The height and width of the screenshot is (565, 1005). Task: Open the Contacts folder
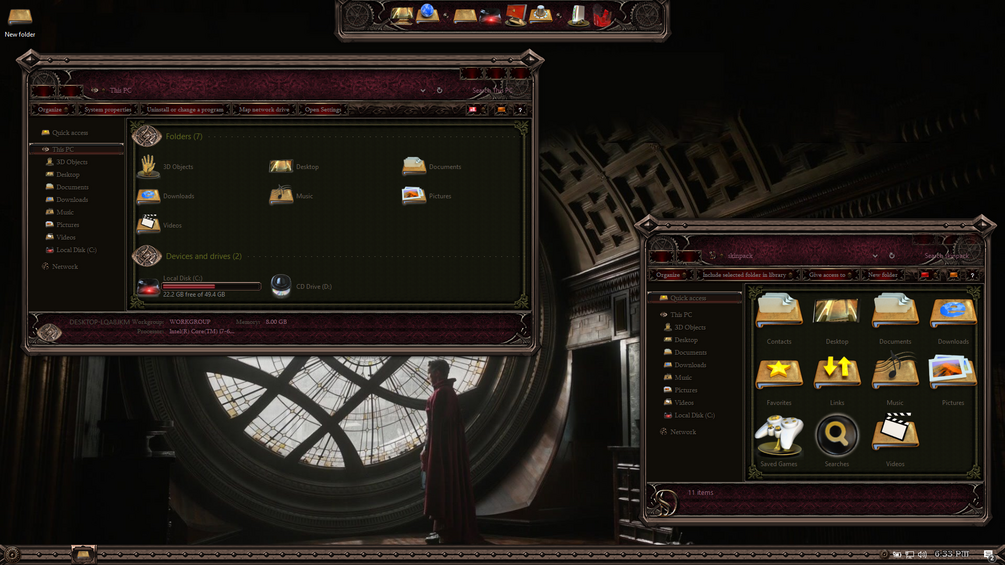778,313
